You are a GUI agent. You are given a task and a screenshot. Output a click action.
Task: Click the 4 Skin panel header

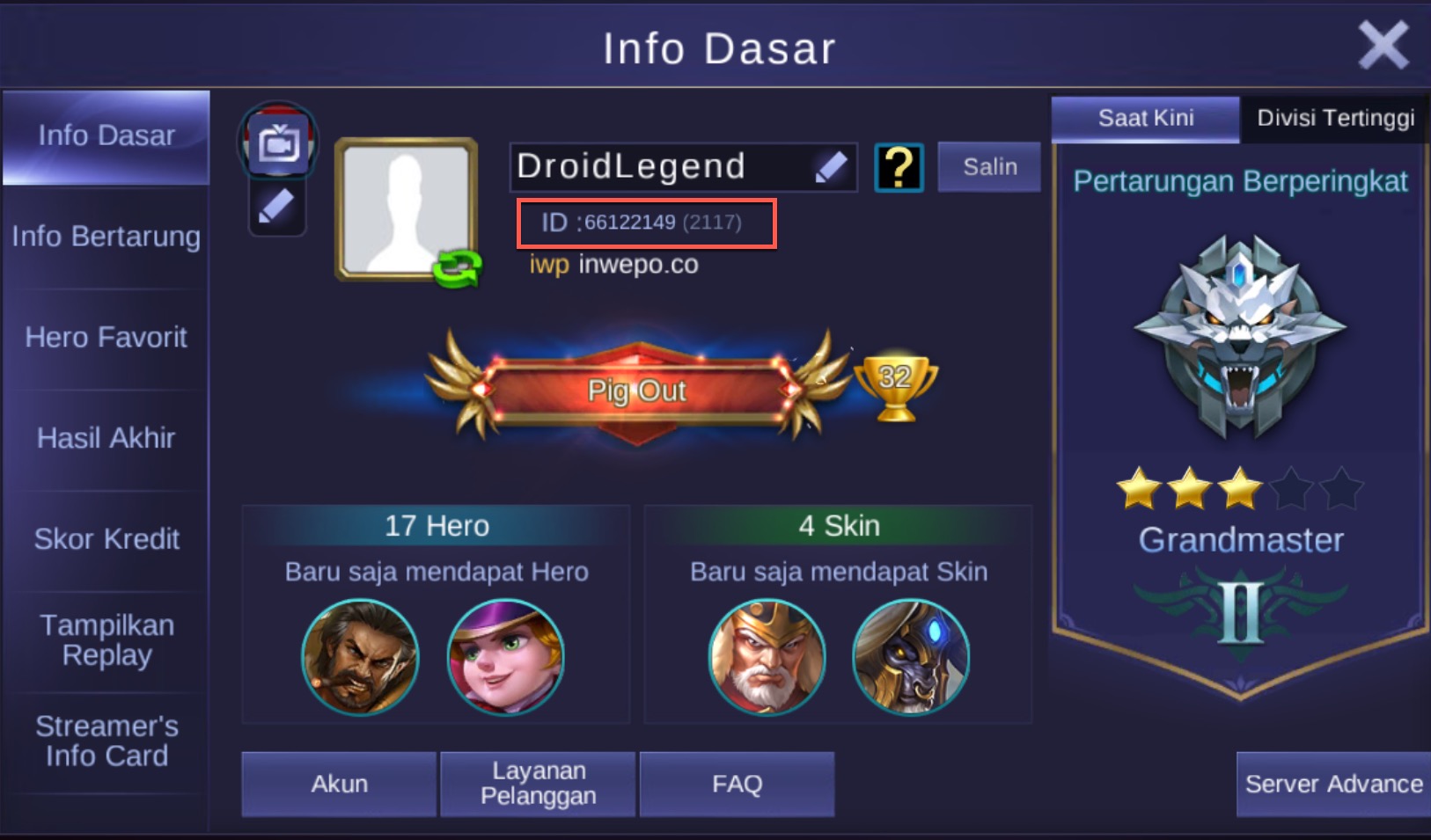point(839,525)
